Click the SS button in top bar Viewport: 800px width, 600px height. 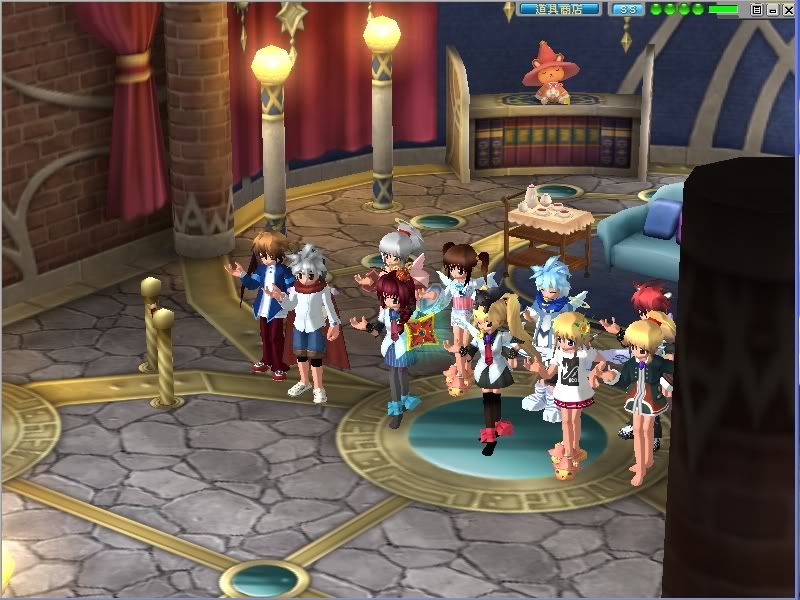pyautogui.click(x=628, y=9)
